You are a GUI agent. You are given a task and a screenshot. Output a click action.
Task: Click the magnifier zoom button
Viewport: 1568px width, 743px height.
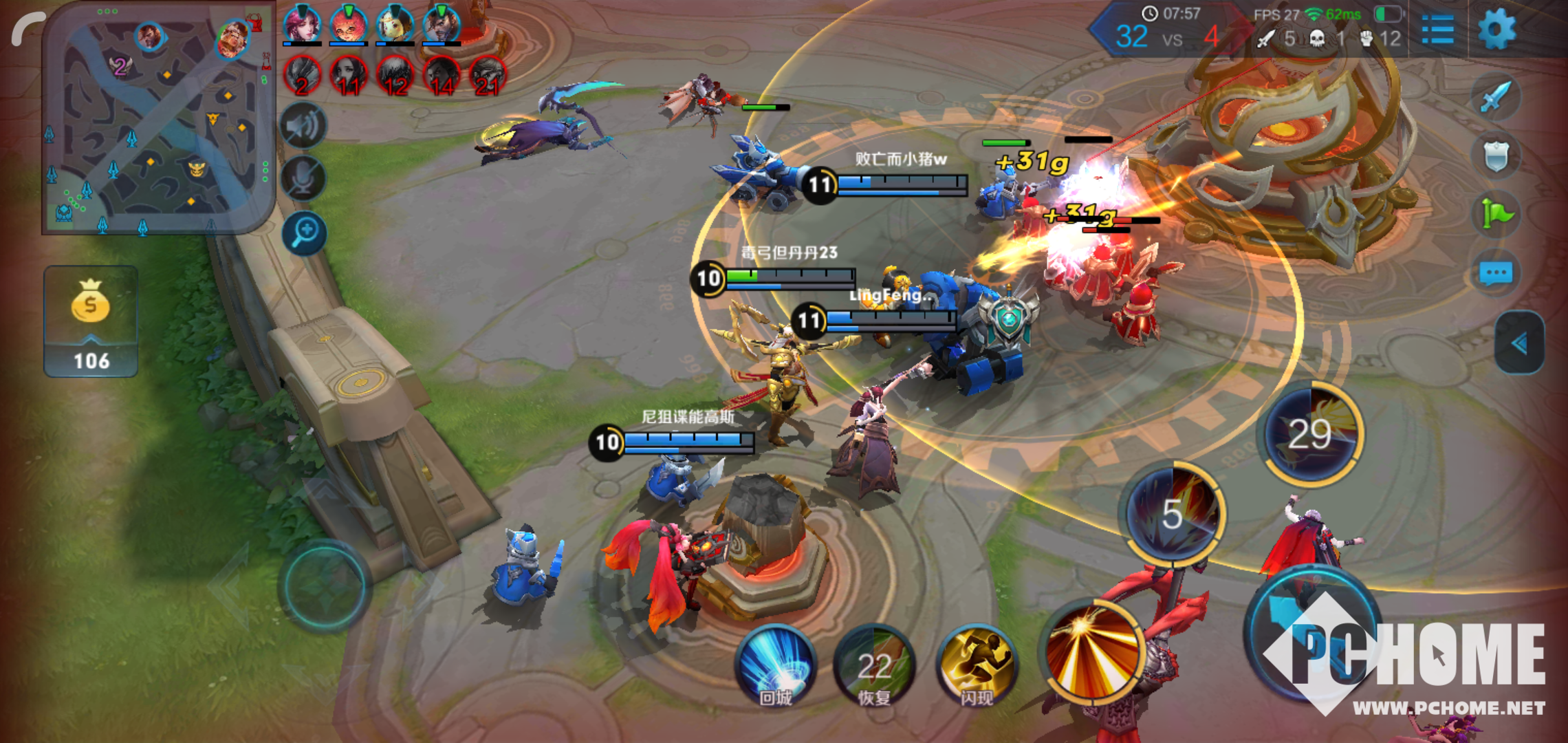pos(304,233)
